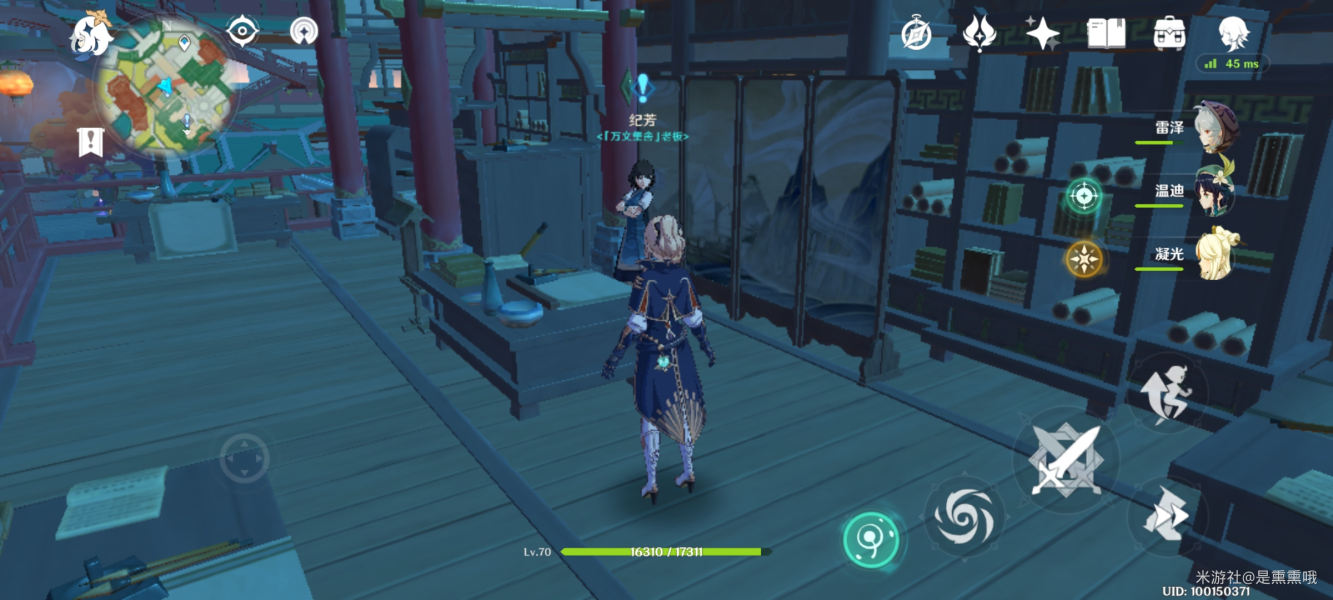The width and height of the screenshot is (1333, 600).
Task: Open the compass icon in the top bar
Action: click(916, 34)
